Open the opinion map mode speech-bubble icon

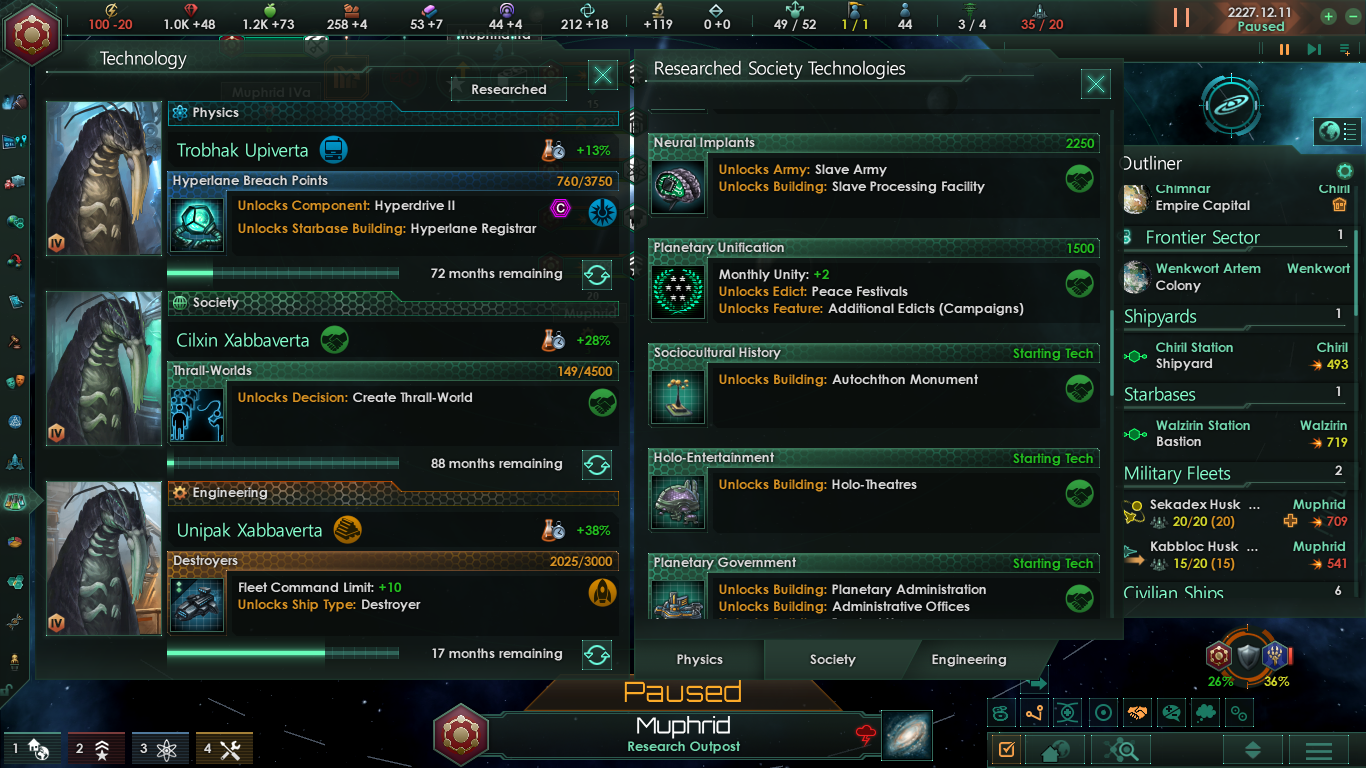tap(1170, 714)
